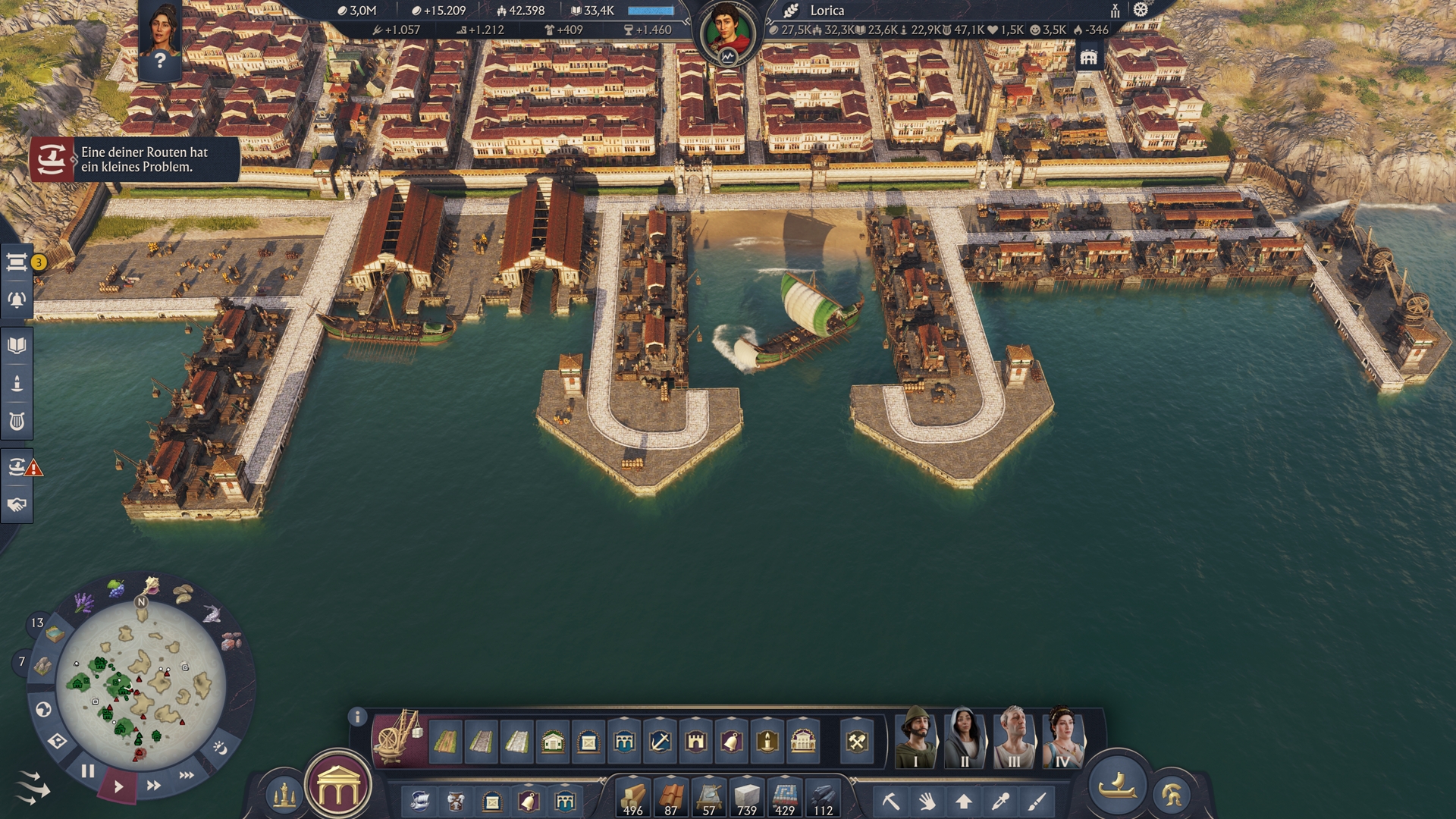Pause the game speed
The height and width of the screenshot is (819, 1456).
pos(88,771)
